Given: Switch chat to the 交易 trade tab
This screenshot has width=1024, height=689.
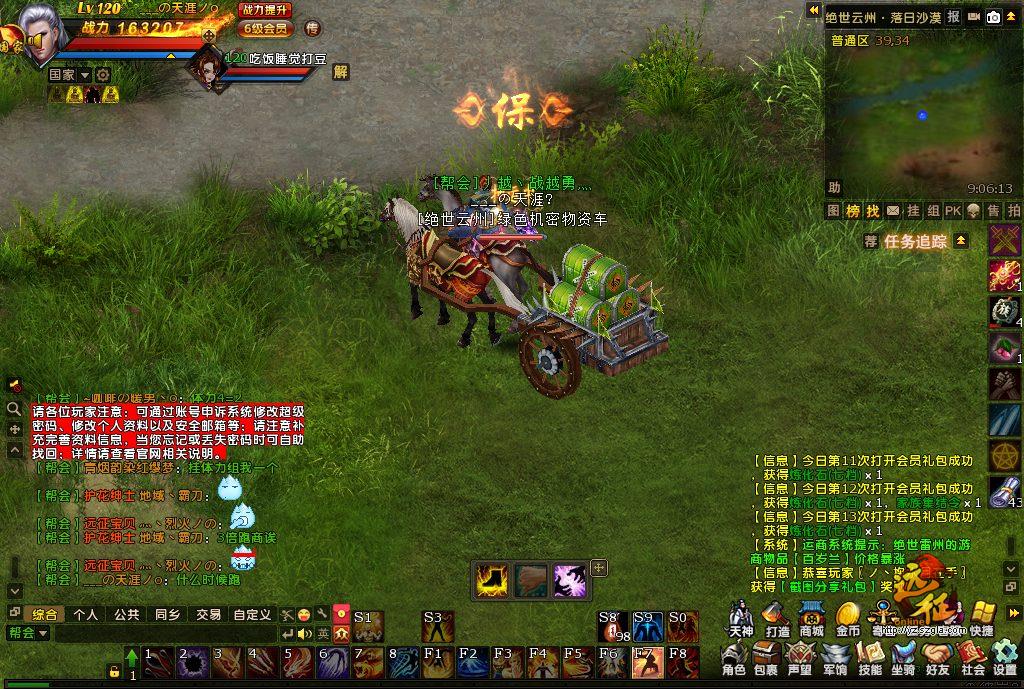Looking at the screenshot, I should coord(208,614).
